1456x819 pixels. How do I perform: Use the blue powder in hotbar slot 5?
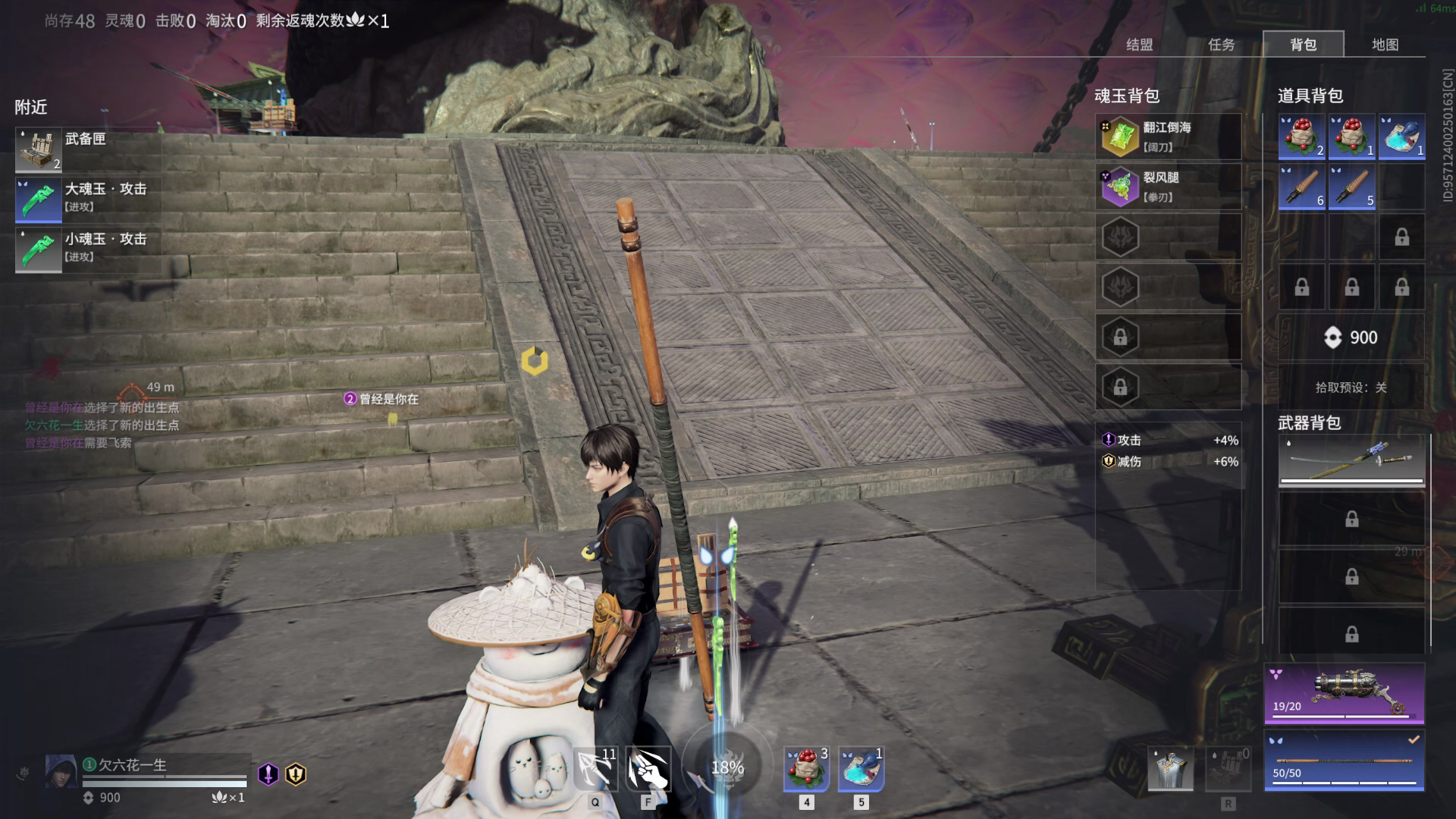(861, 768)
